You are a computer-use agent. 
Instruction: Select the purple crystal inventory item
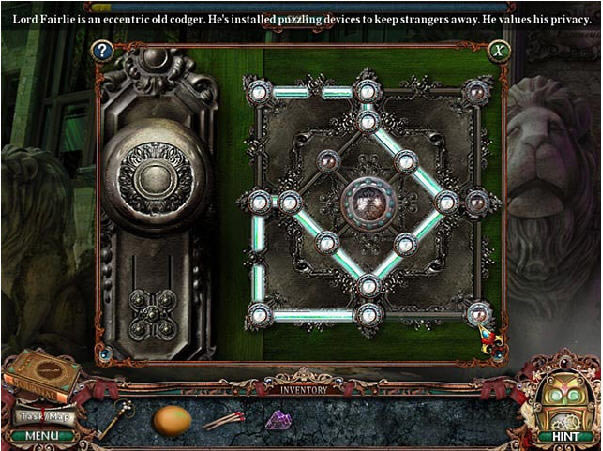[x=277, y=420]
